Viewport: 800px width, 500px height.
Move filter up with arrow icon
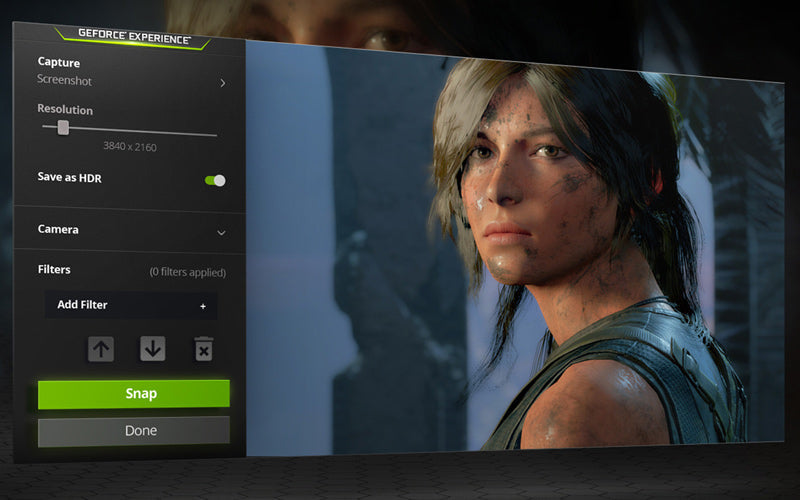[101, 349]
